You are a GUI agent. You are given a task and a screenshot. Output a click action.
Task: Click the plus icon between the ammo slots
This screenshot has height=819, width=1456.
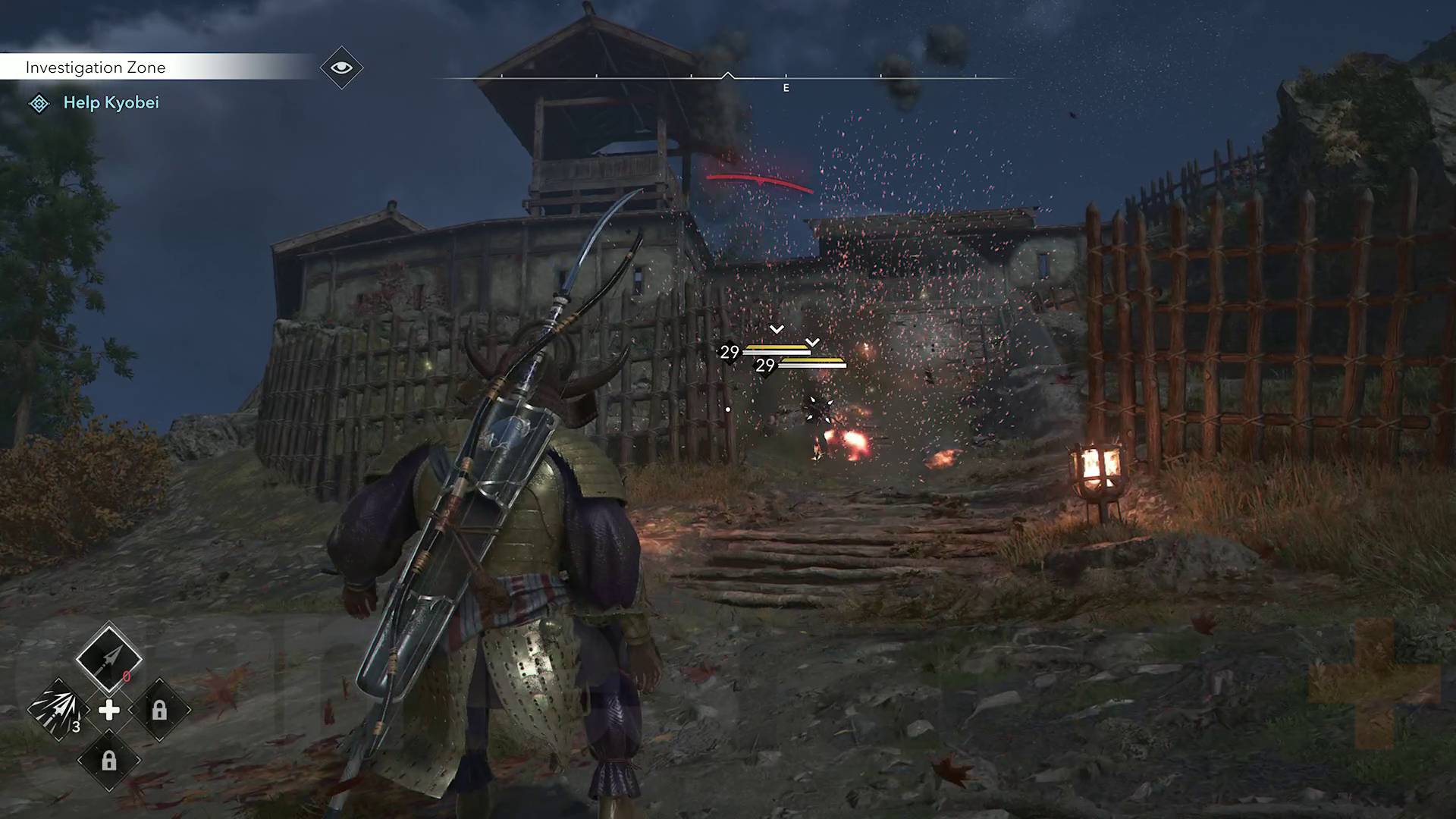pos(109,711)
